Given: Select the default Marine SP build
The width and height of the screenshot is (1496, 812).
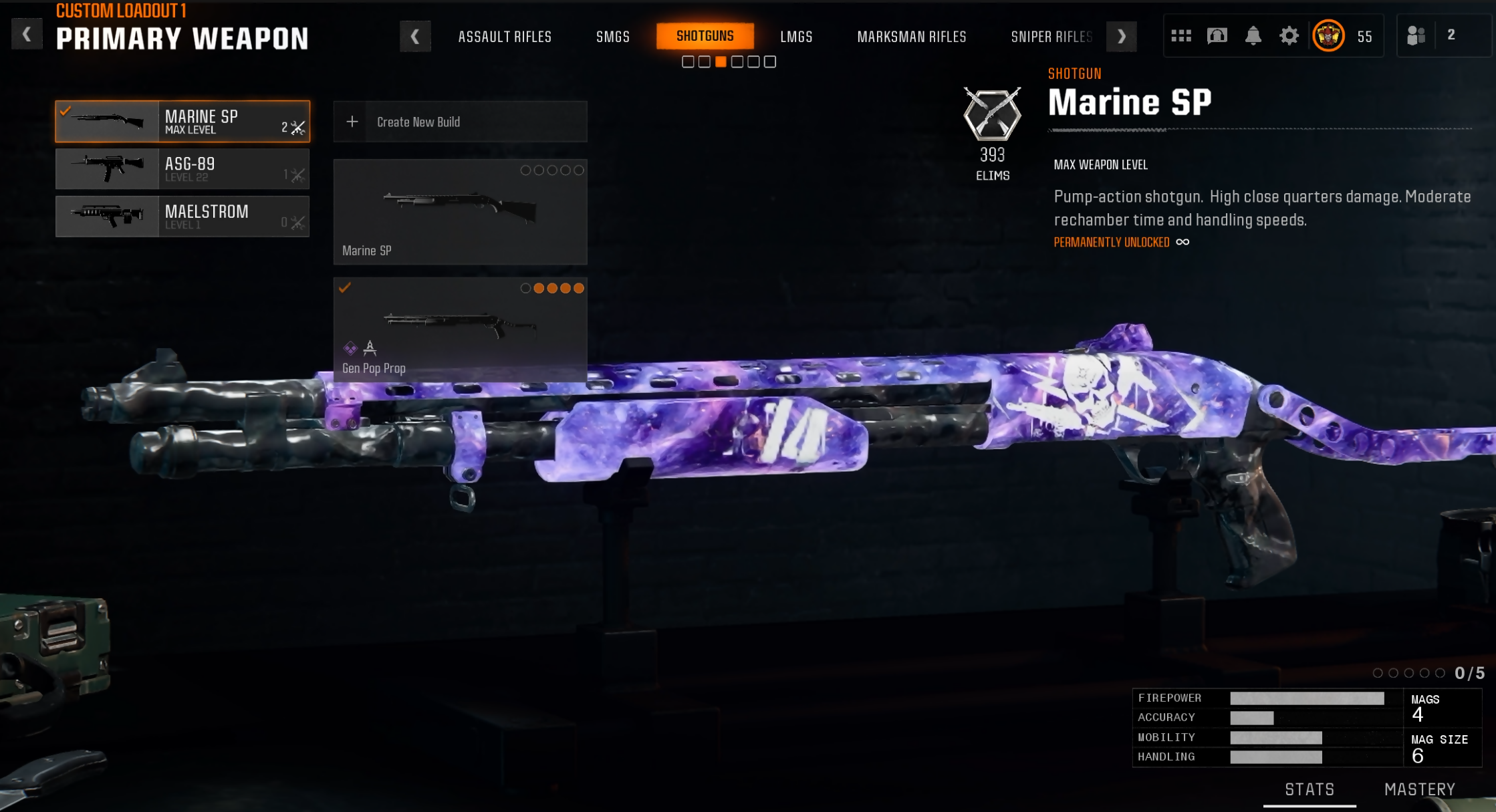Looking at the screenshot, I should click(x=460, y=211).
